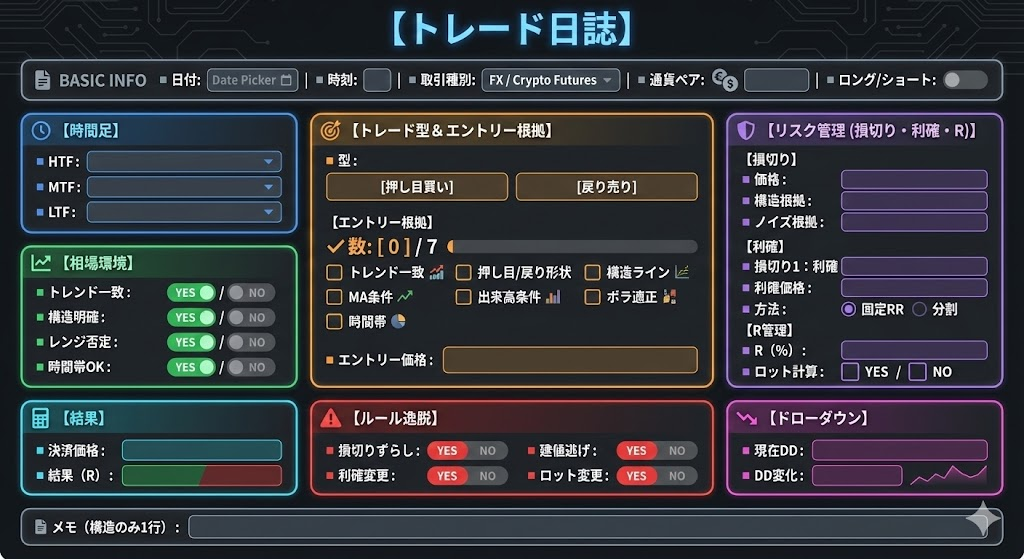Tick the 押し目/戻り形状 checkbox

point(464,272)
